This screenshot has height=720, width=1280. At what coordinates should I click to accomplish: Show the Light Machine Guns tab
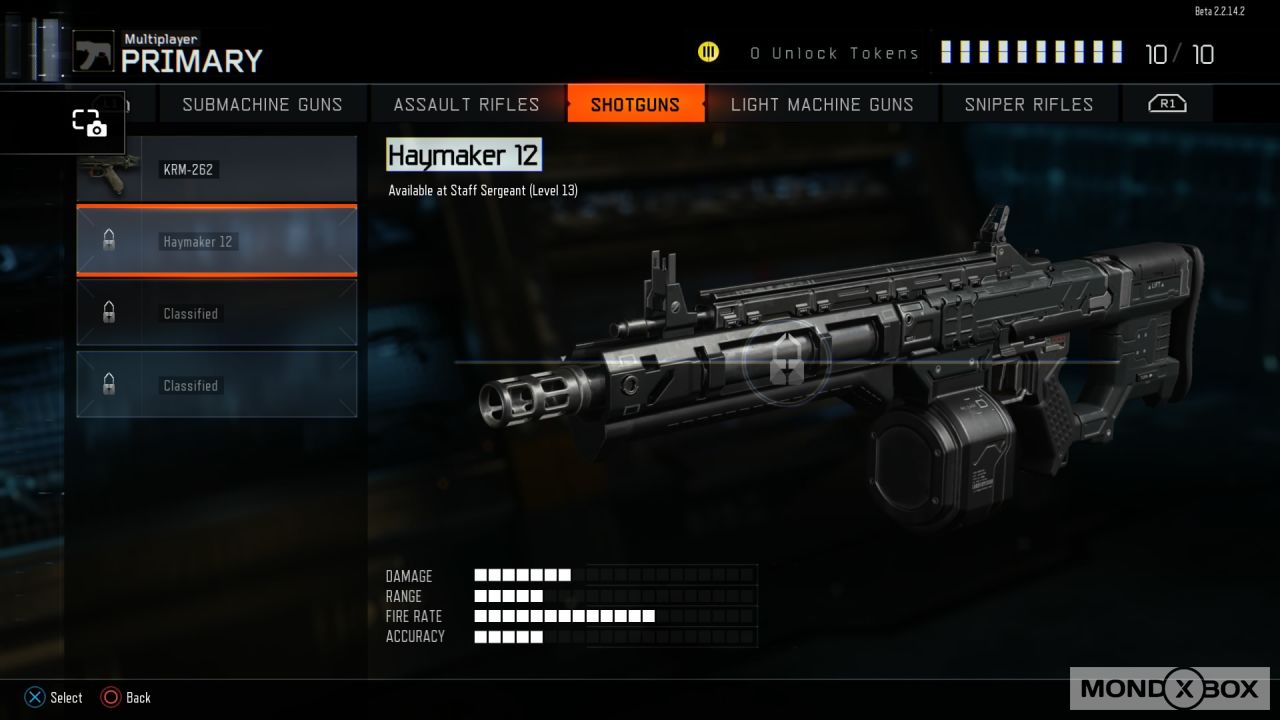click(x=822, y=104)
